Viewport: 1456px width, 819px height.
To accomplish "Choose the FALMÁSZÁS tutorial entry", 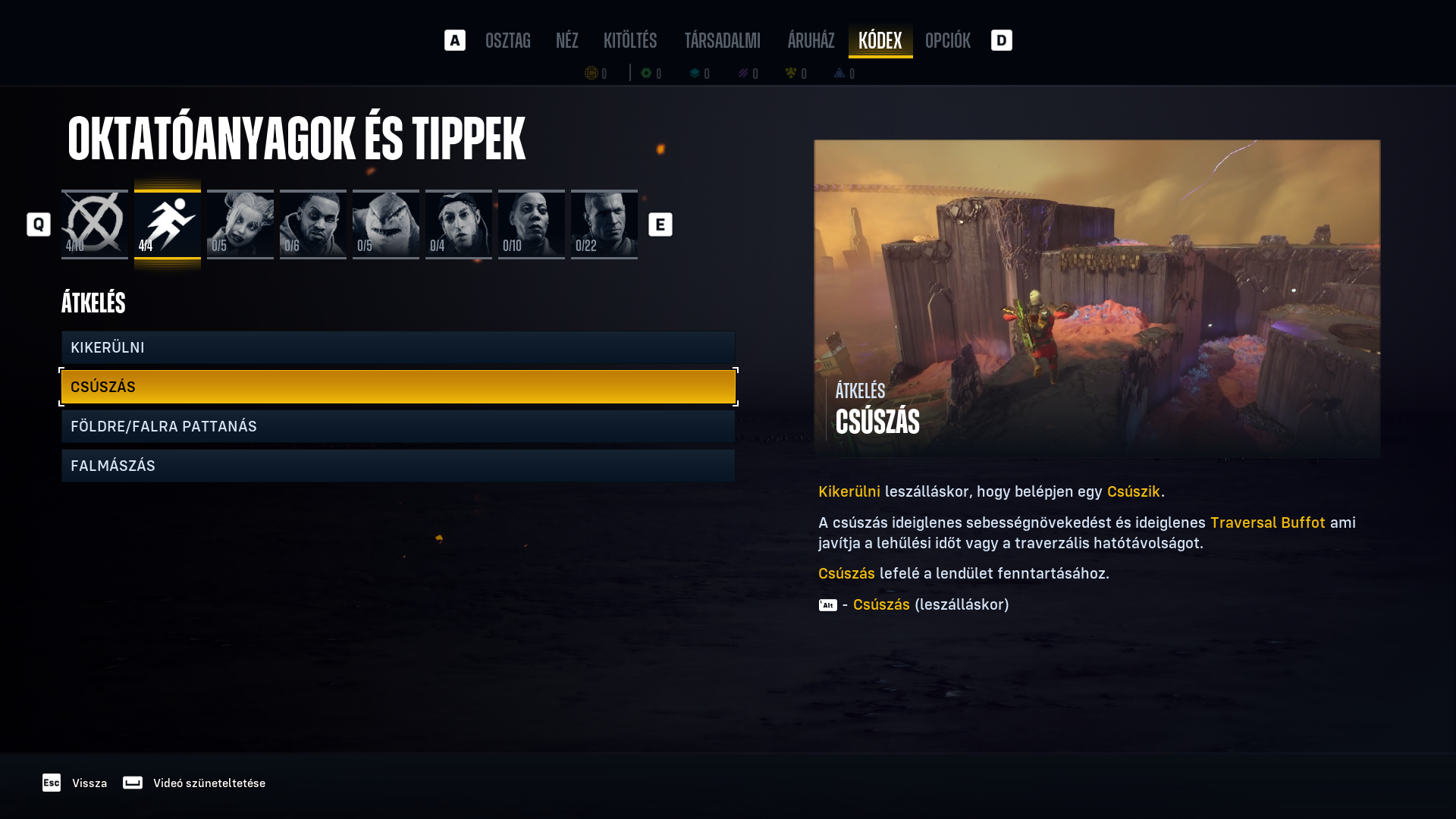I will click(x=398, y=466).
